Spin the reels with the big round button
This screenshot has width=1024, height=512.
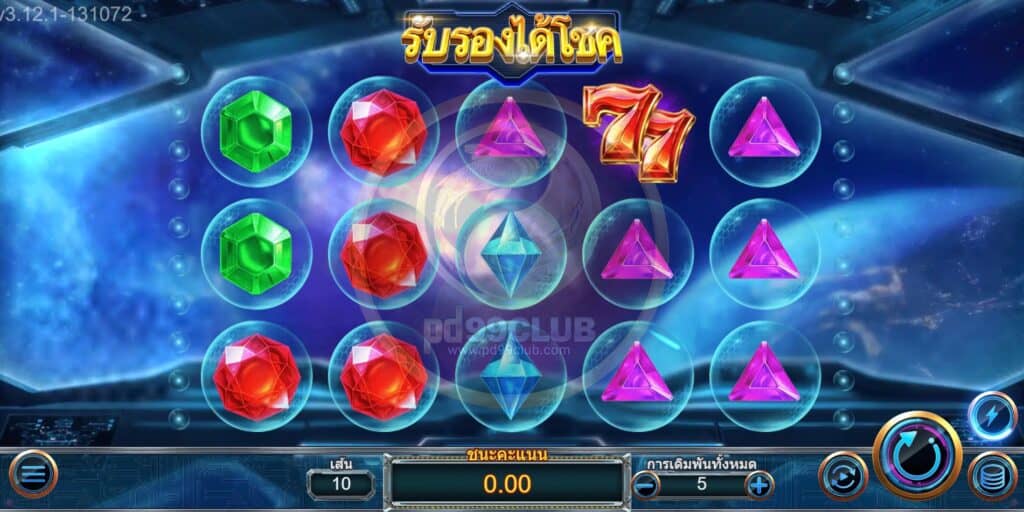pyautogui.click(x=917, y=457)
